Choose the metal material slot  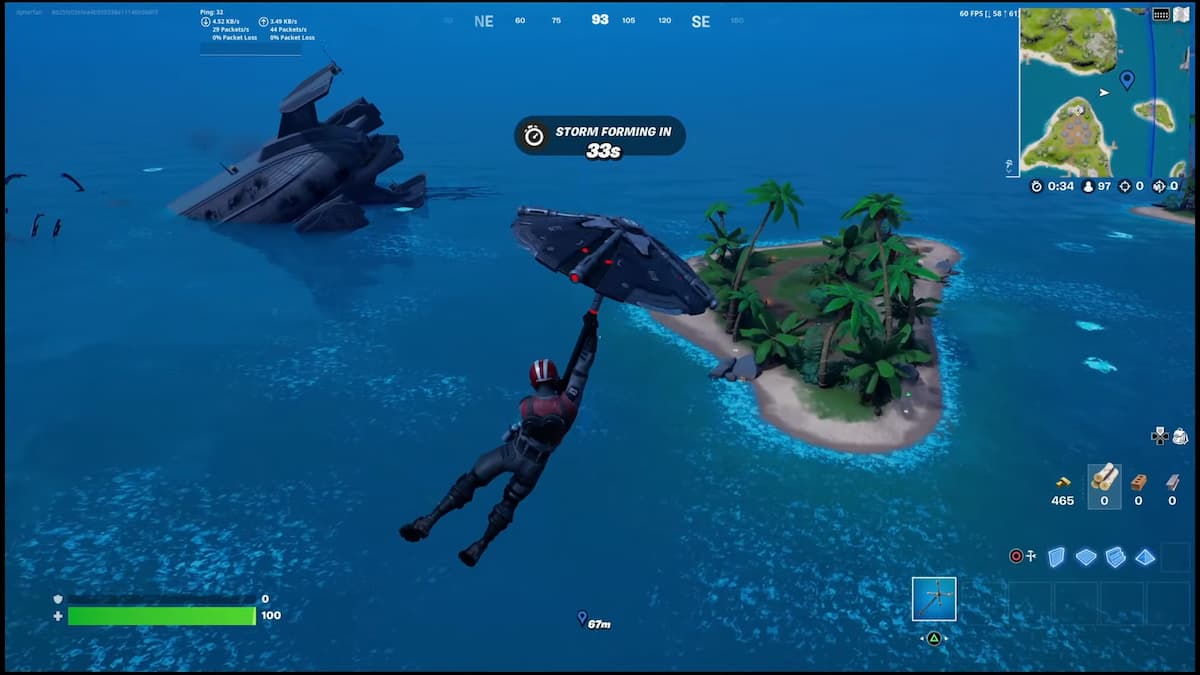pos(1172,481)
